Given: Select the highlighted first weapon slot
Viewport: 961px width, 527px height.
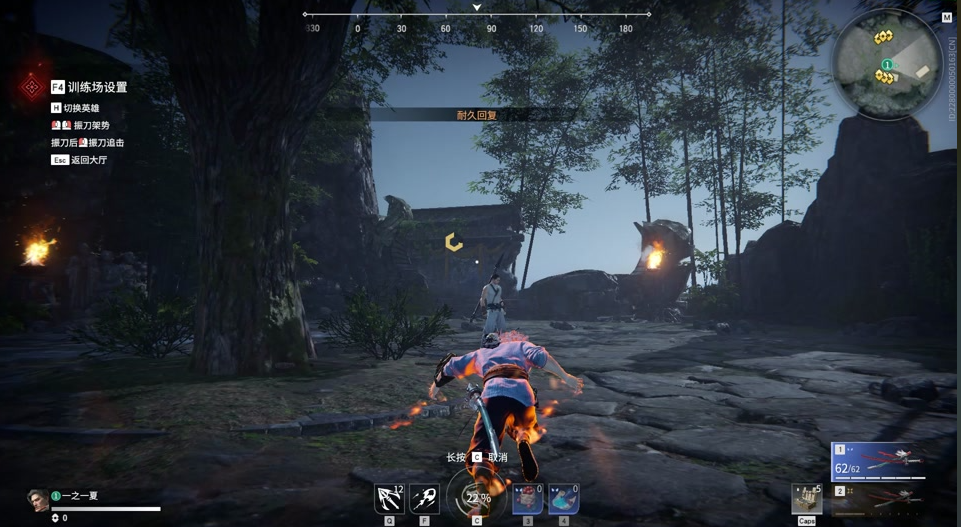Looking at the screenshot, I should [877, 461].
